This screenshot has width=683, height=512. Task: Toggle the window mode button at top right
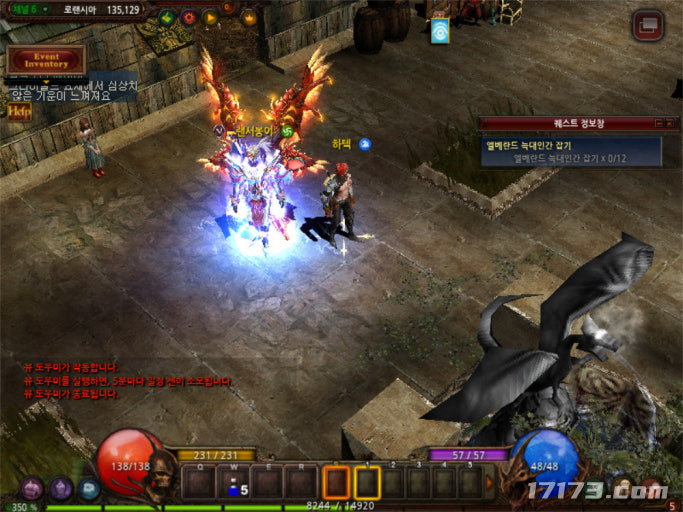648,26
